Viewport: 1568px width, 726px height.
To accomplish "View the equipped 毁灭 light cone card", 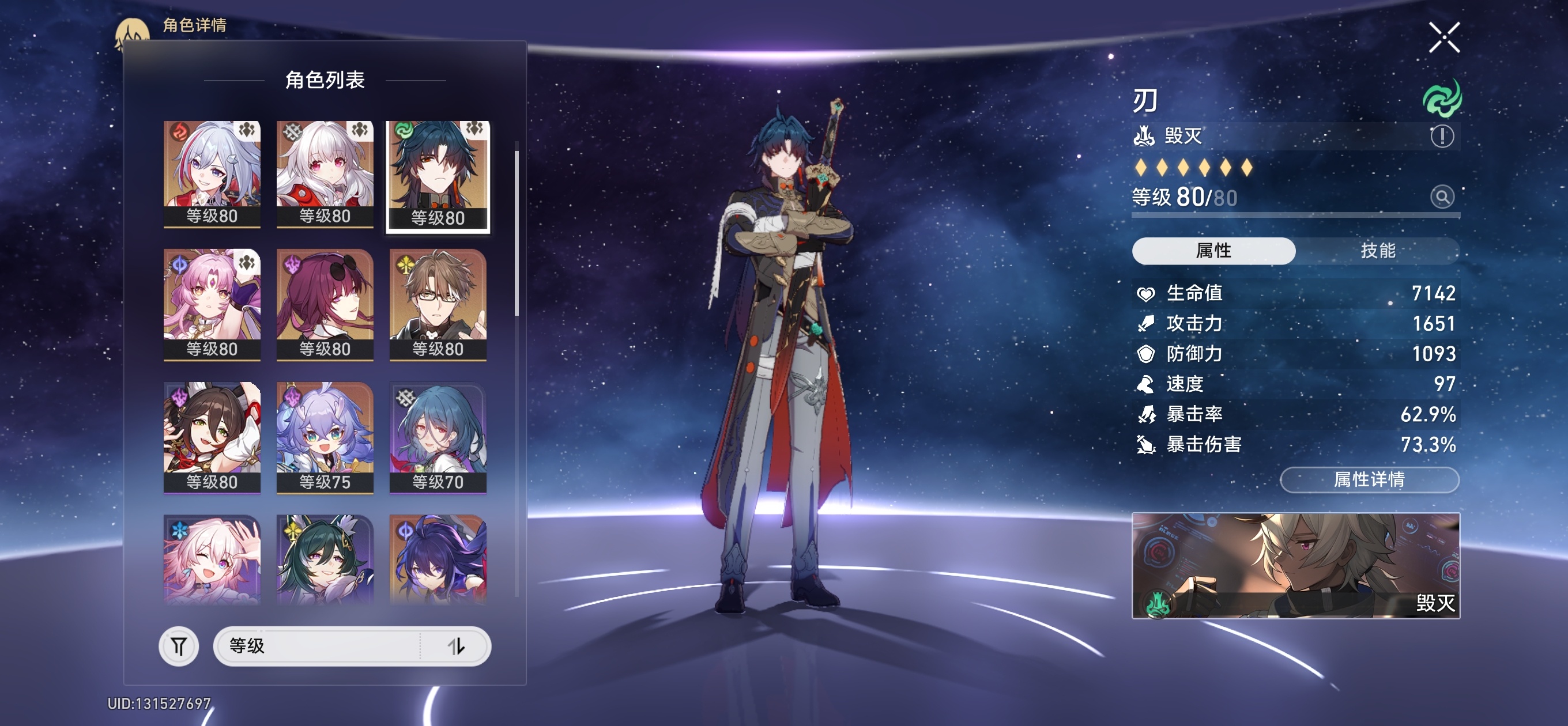I will [x=1295, y=565].
